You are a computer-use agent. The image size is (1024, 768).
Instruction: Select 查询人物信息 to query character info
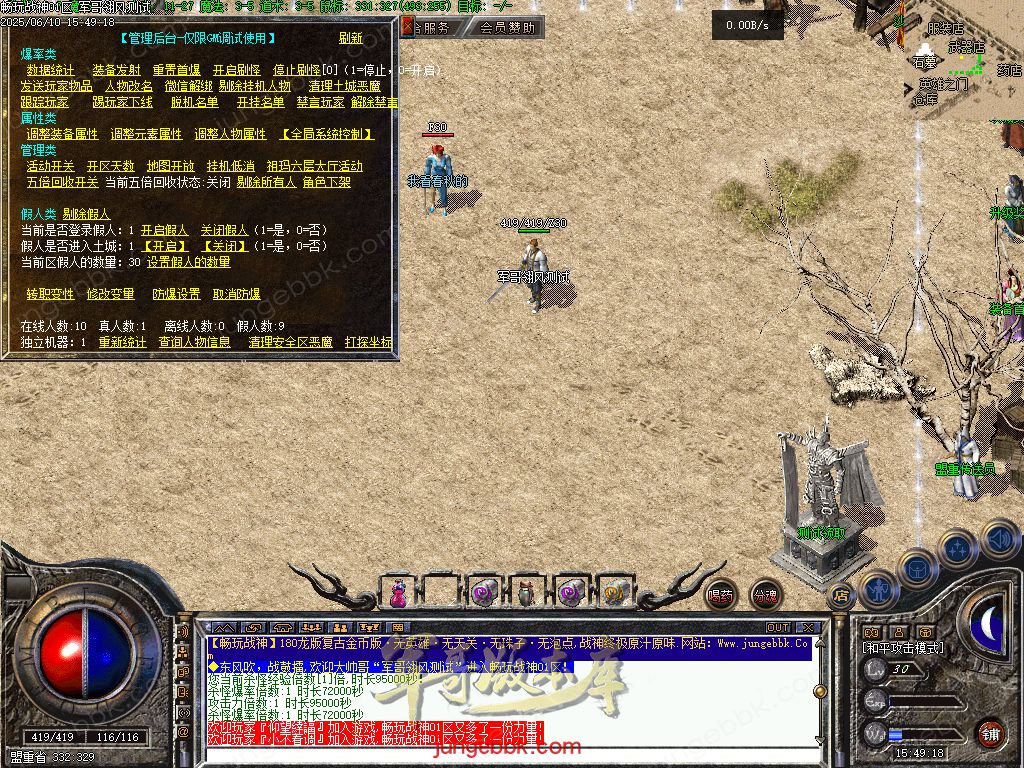pyautogui.click(x=194, y=342)
